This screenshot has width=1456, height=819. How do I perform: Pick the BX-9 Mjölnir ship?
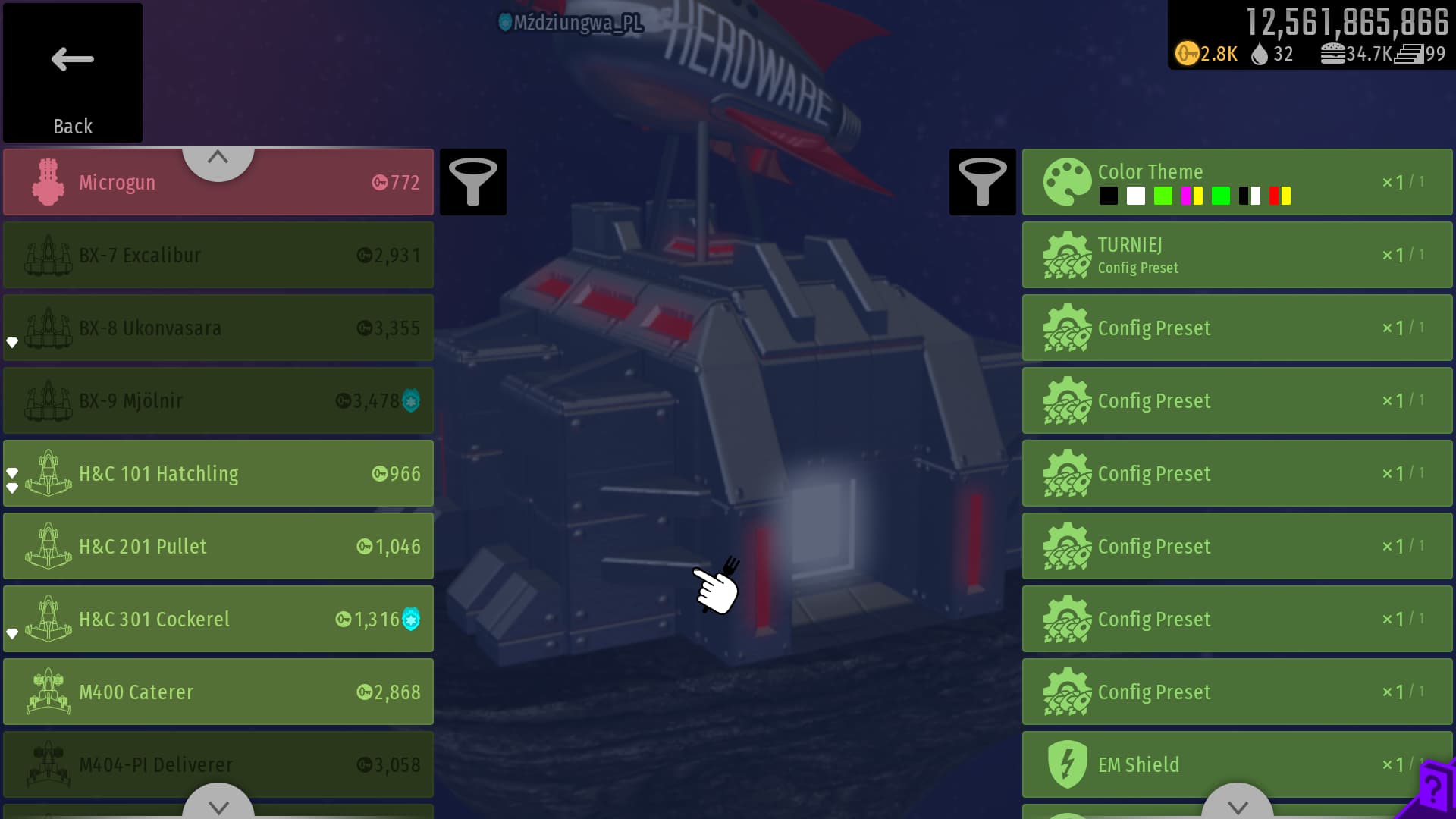[218, 400]
